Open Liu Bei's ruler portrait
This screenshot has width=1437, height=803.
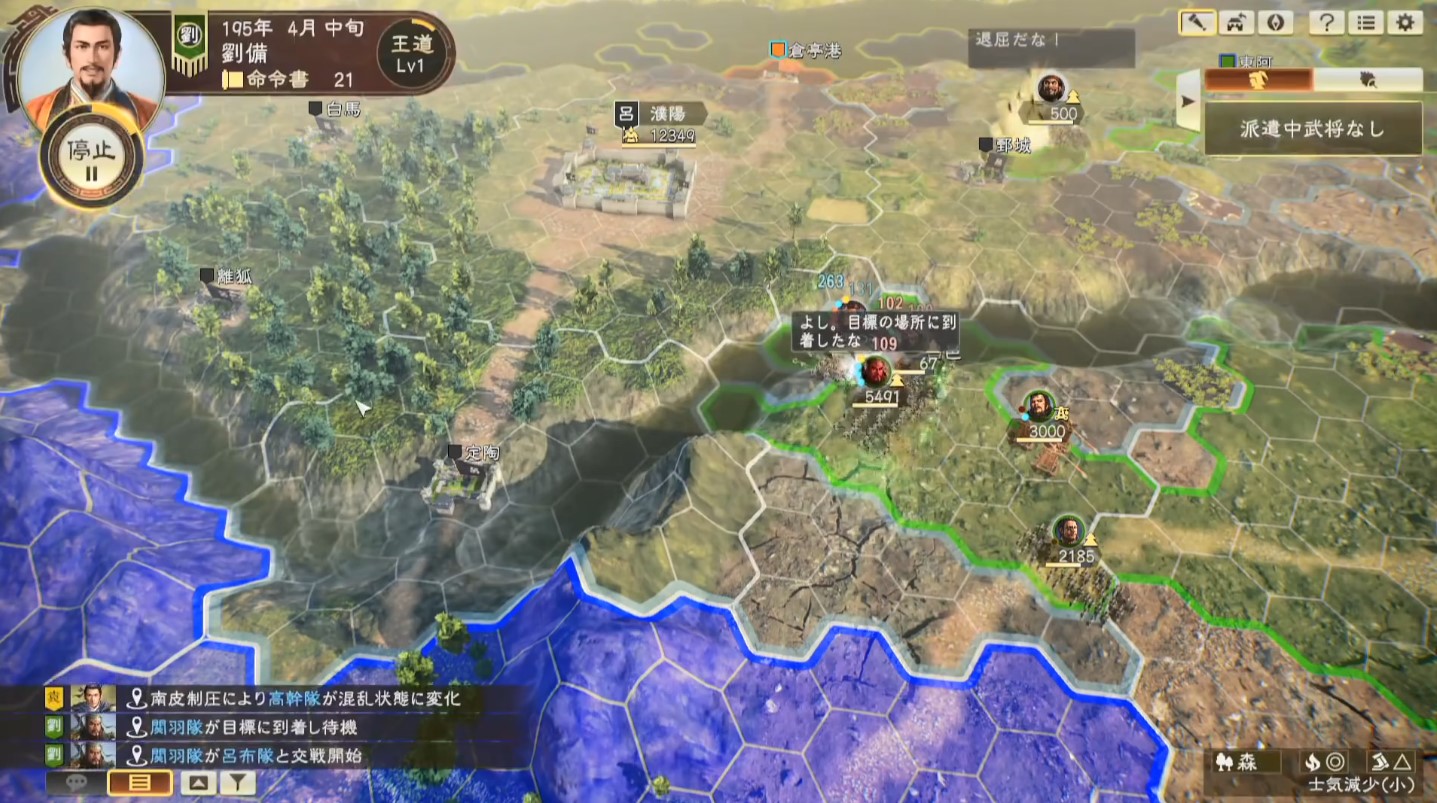(x=90, y=62)
